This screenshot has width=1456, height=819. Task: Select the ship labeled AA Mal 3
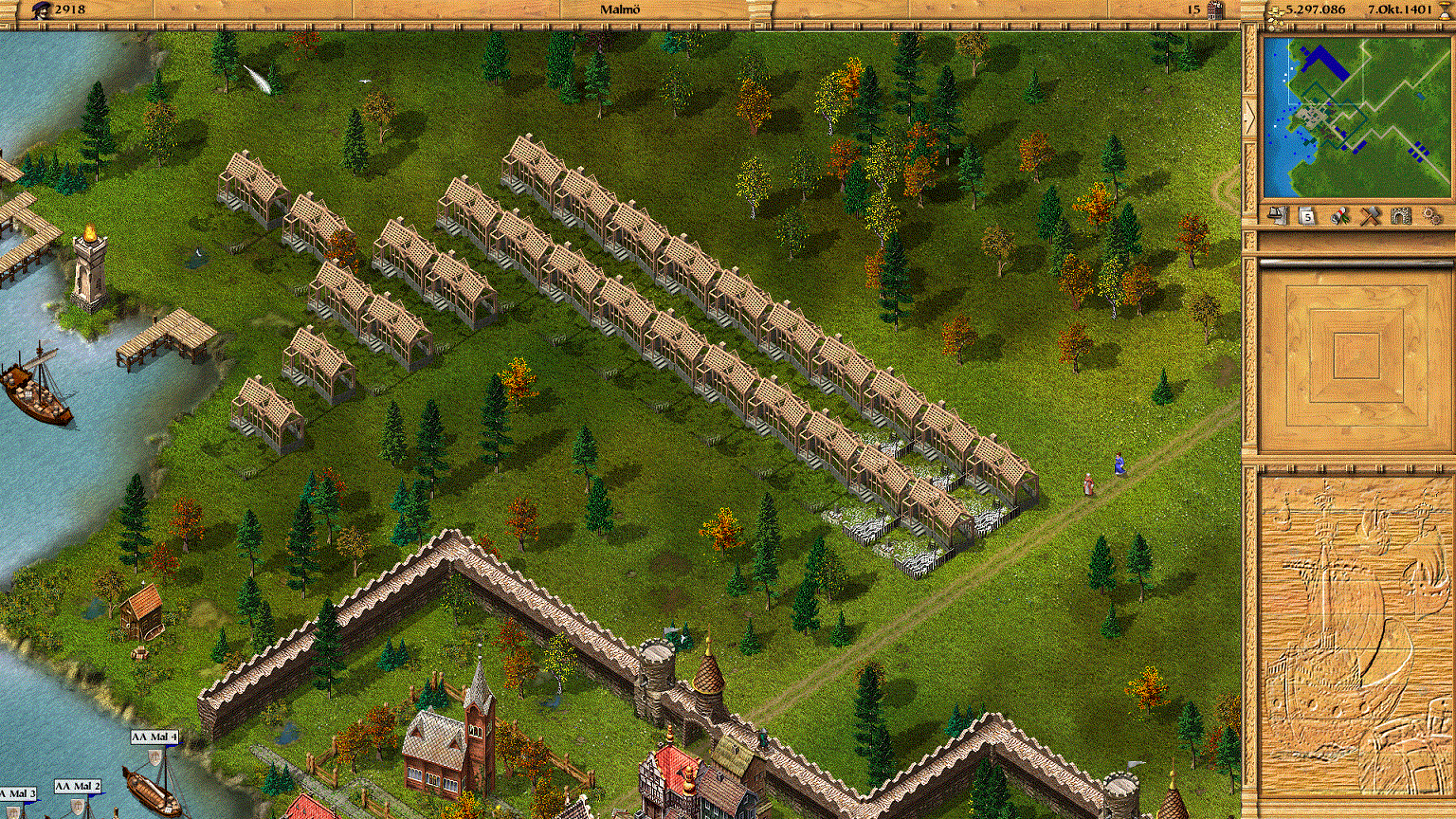17,793
